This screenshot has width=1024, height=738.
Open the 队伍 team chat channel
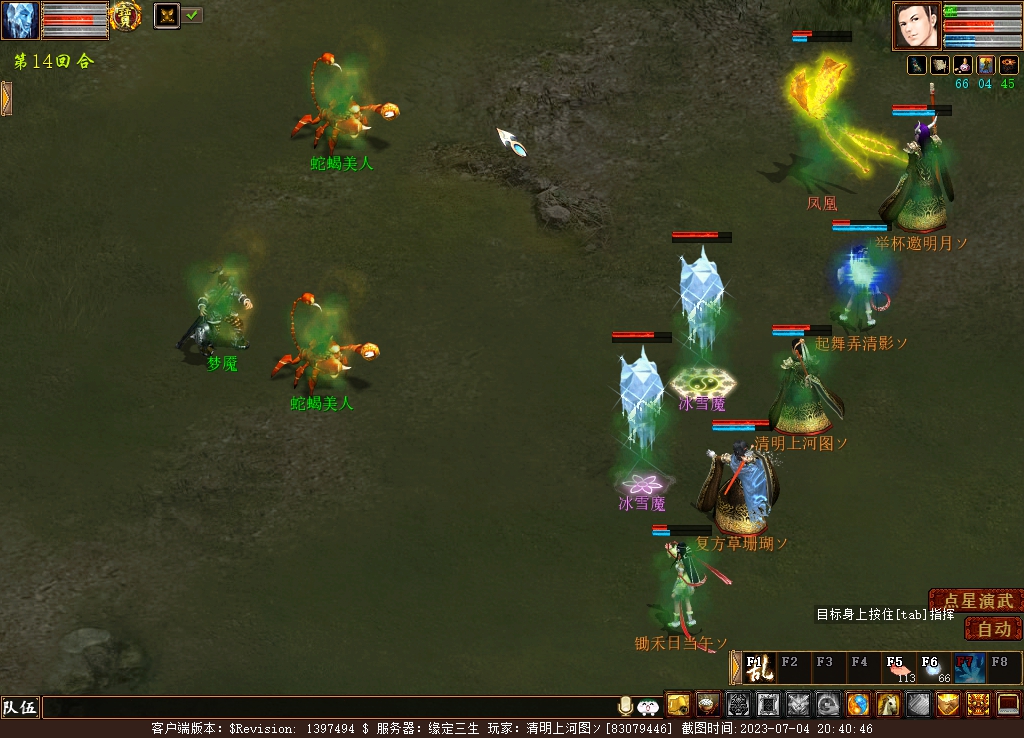20,708
